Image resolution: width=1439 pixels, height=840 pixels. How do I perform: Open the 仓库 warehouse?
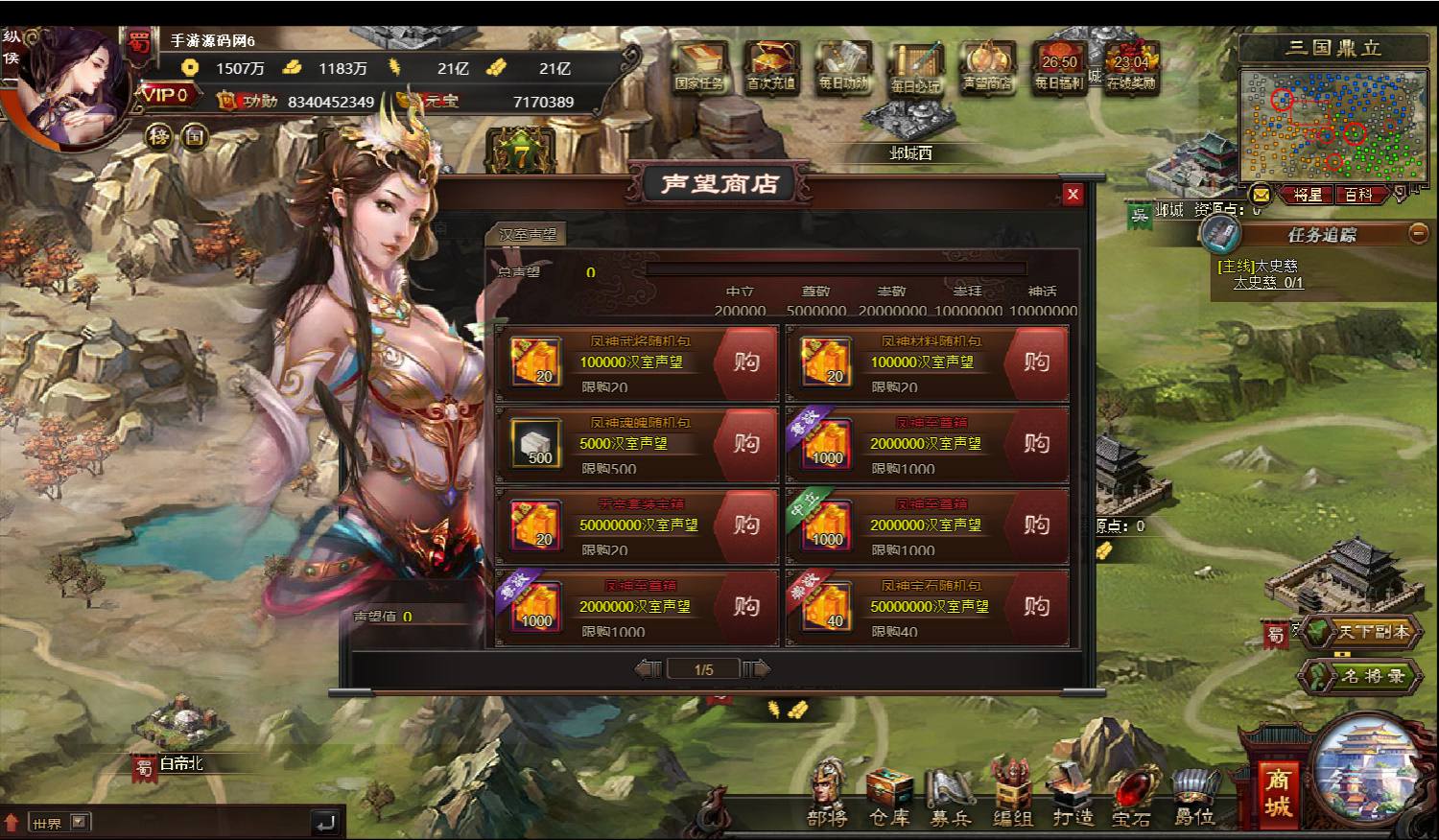point(889,795)
